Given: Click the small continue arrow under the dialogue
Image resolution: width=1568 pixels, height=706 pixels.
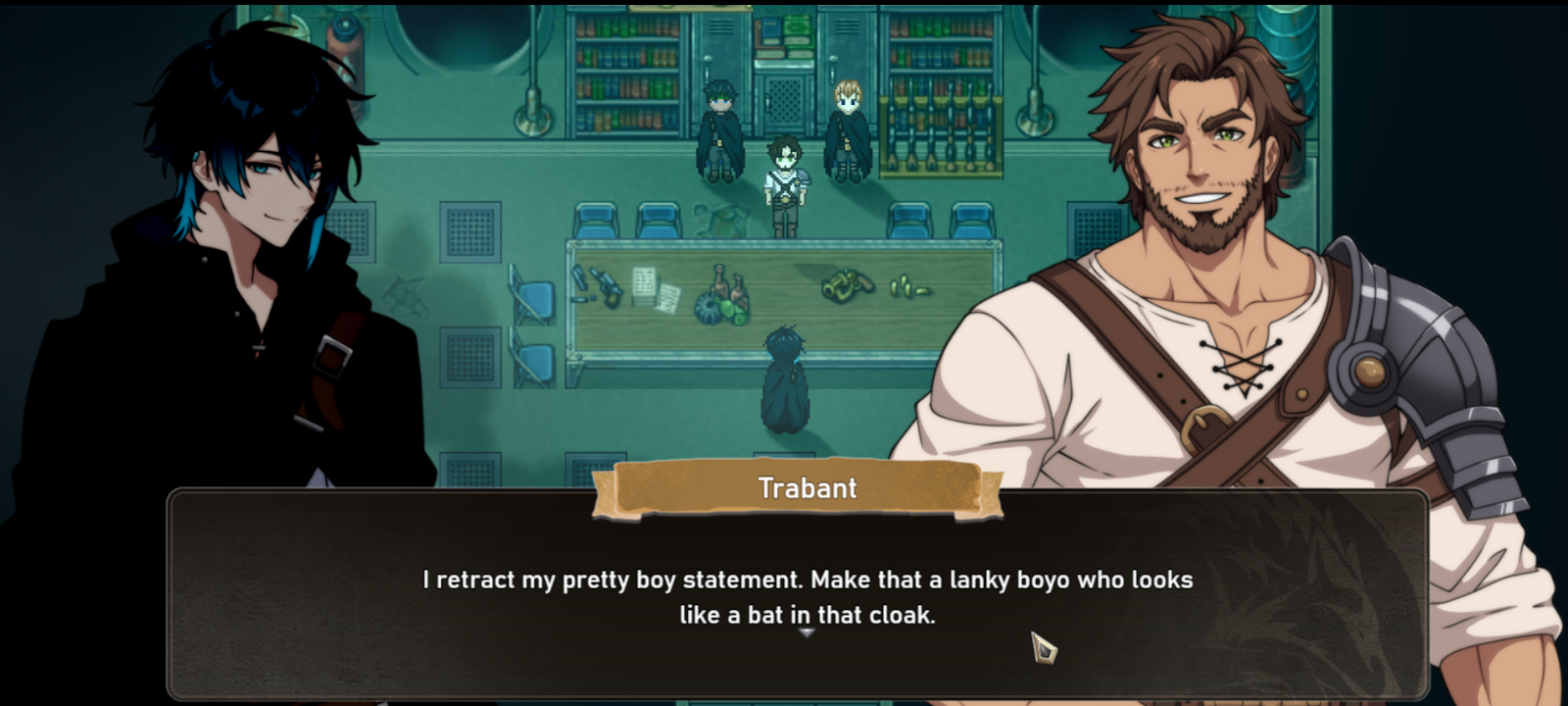Looking at the screenshot, I should 807,633.
